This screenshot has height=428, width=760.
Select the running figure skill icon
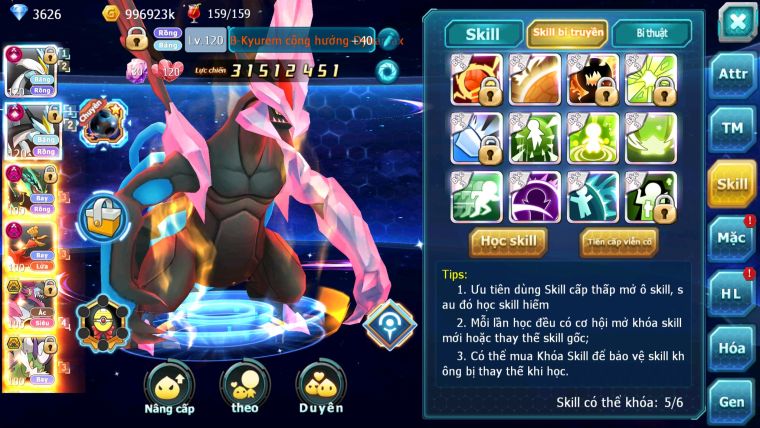click(x=476, y=197)
